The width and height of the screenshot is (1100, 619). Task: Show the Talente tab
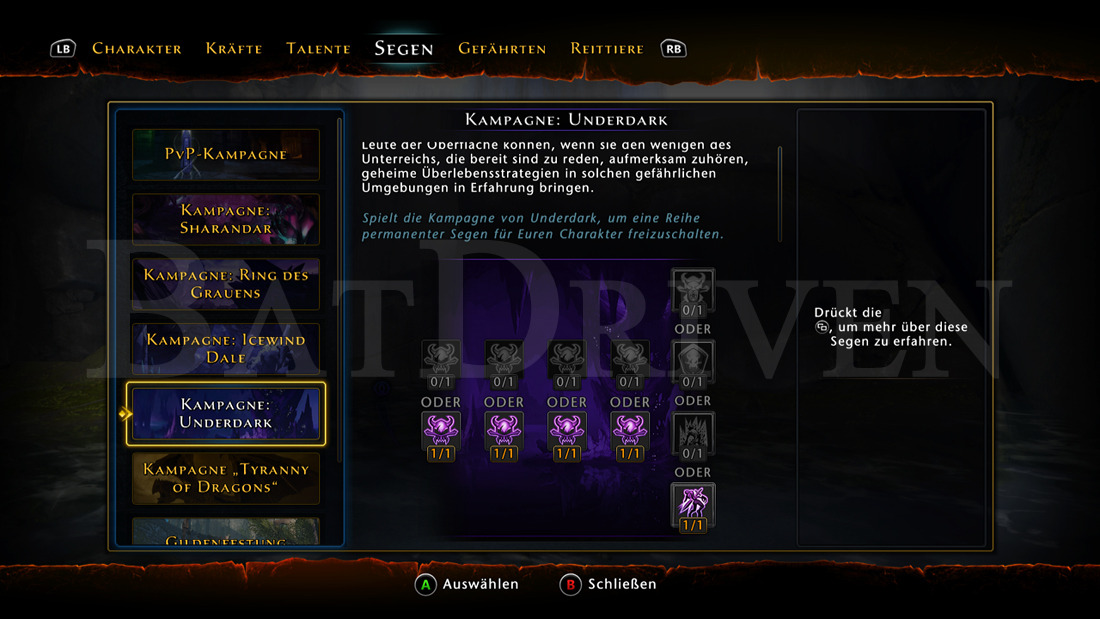(x=318, y=48)
